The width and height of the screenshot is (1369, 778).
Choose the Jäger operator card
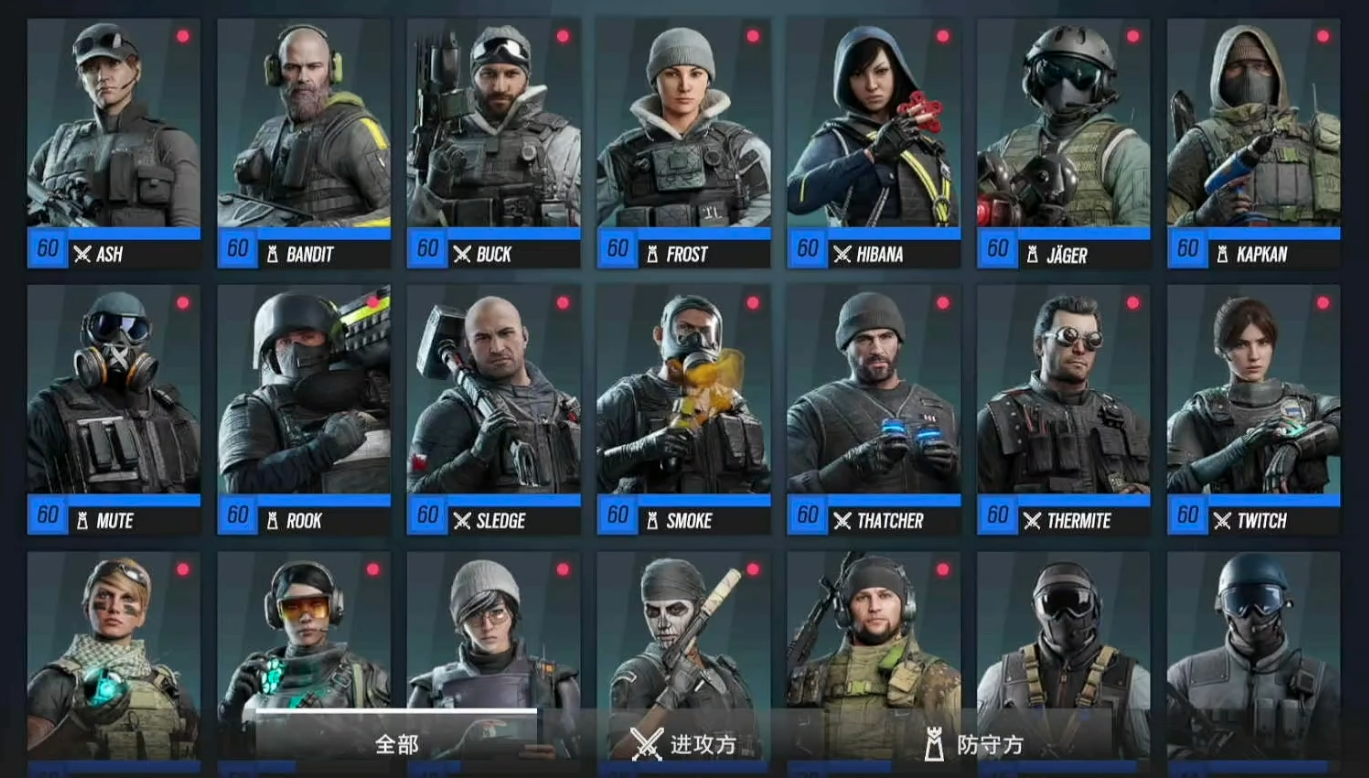(1063, 143)
